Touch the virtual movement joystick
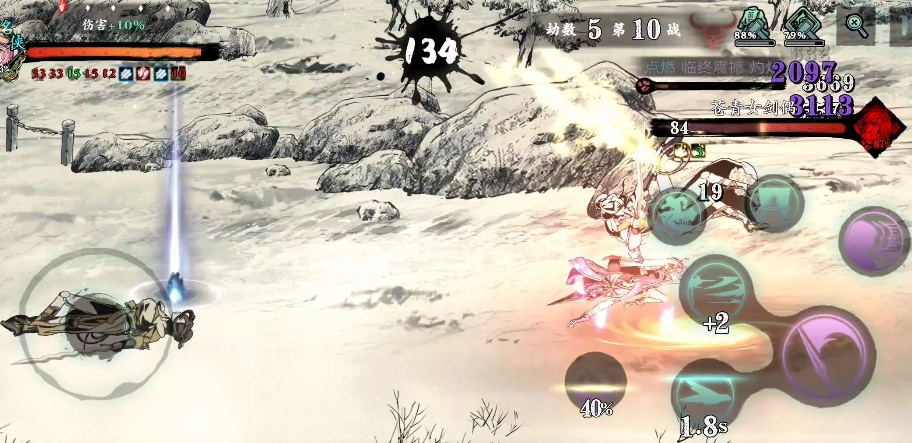The width and height of the screenshot is (912, 443). (86, 312)
